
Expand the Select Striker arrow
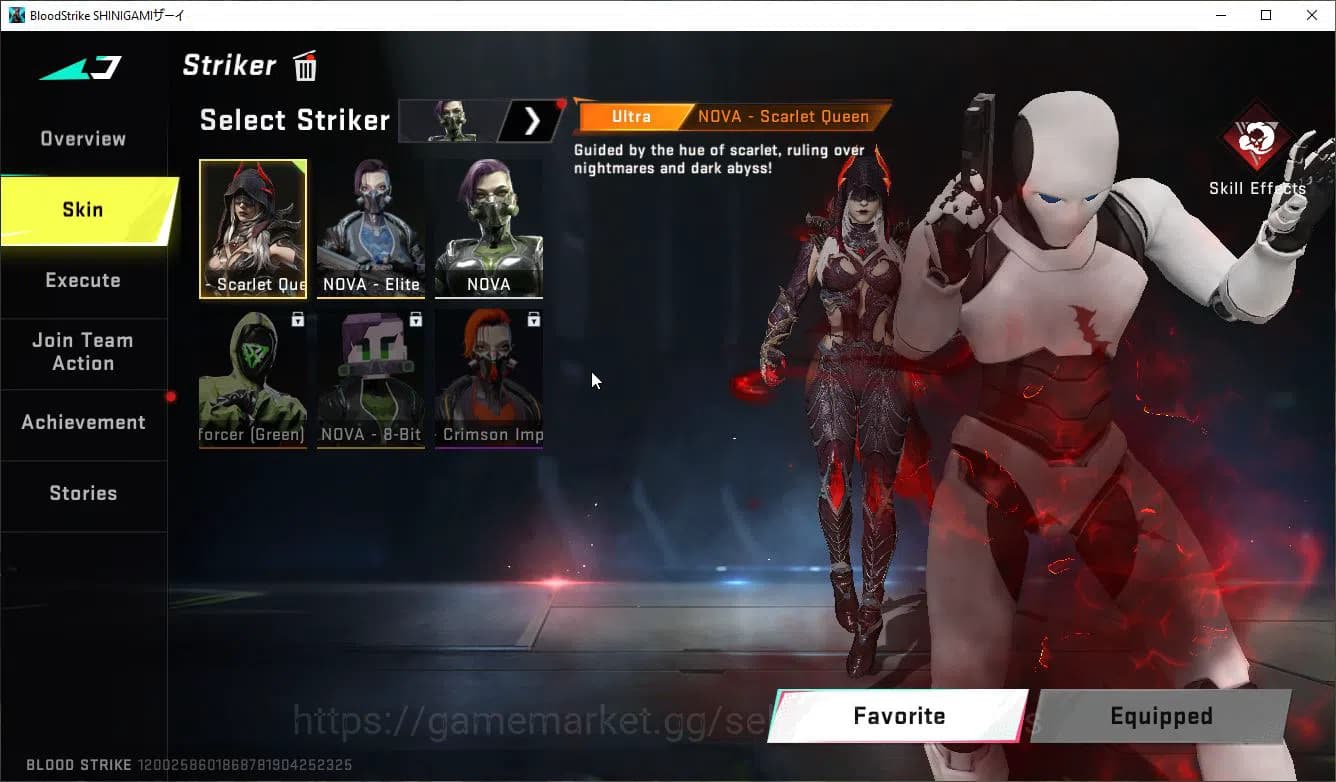[x=531, y=120]
